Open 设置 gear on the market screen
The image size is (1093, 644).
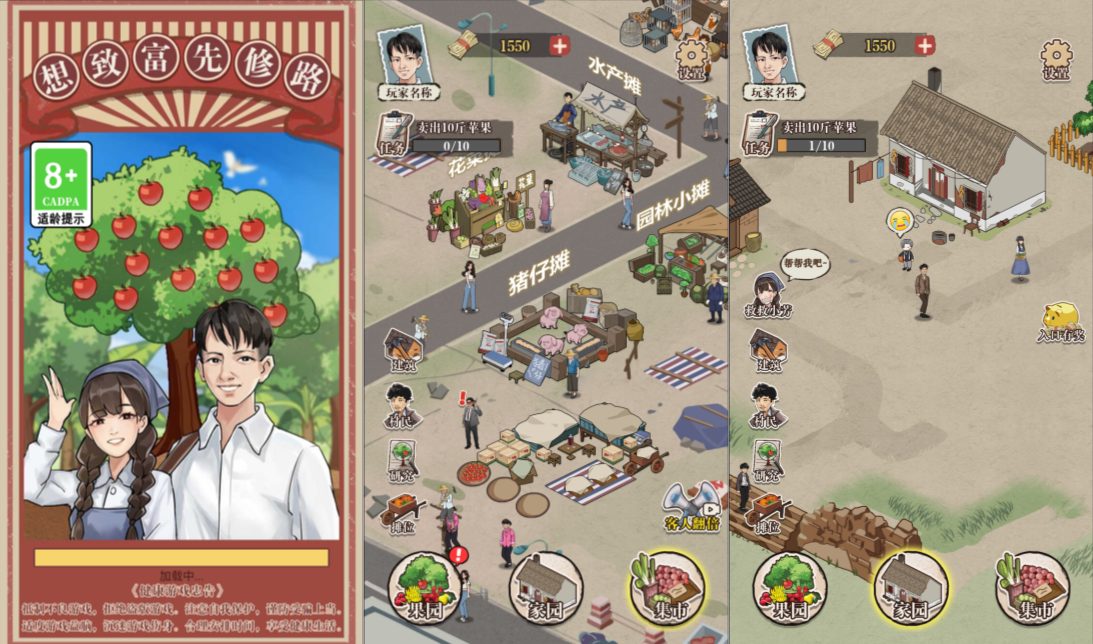pyautogui.click(x=692, y=59)
